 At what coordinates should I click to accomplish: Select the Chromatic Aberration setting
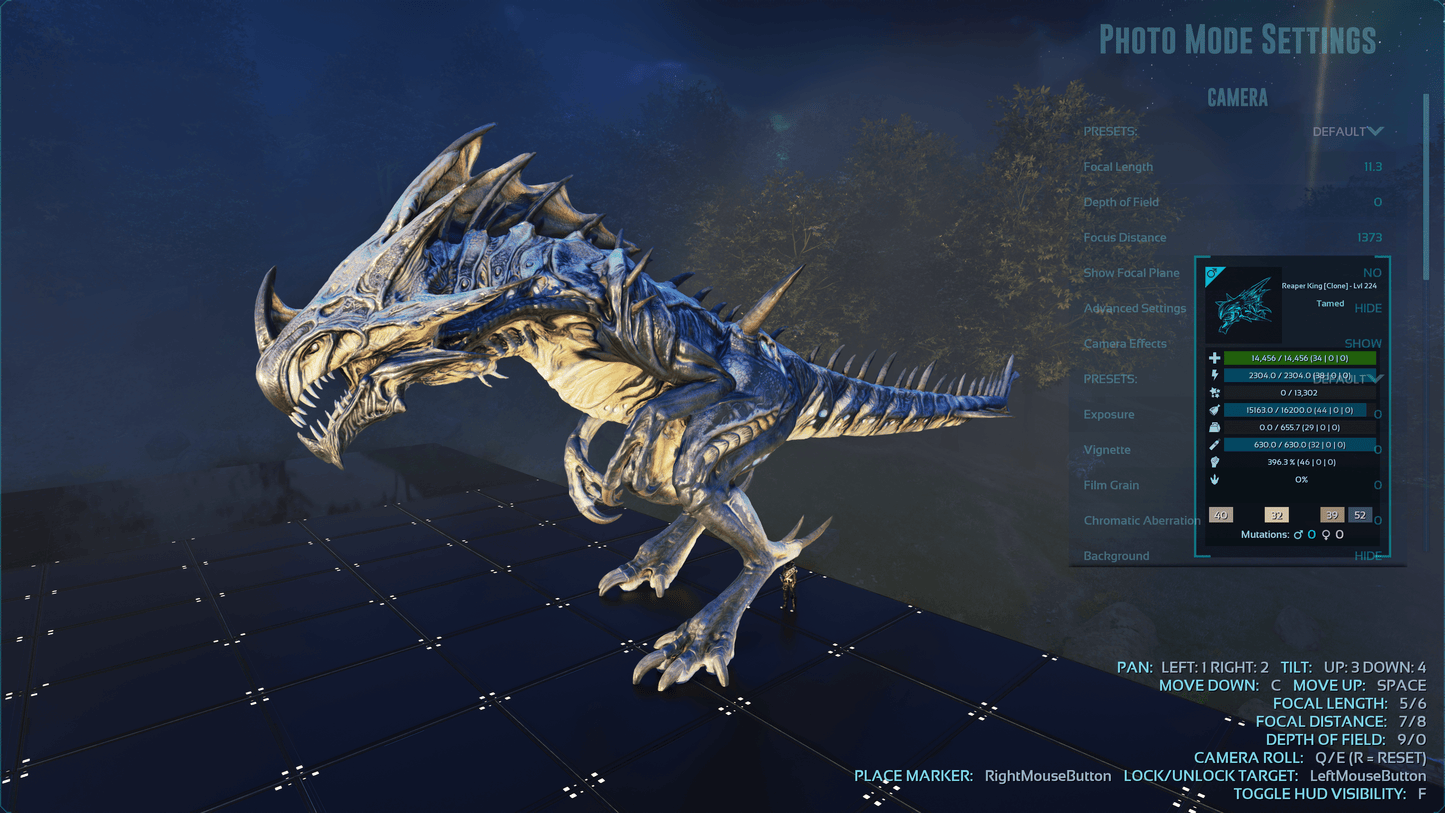[1141, 521]
